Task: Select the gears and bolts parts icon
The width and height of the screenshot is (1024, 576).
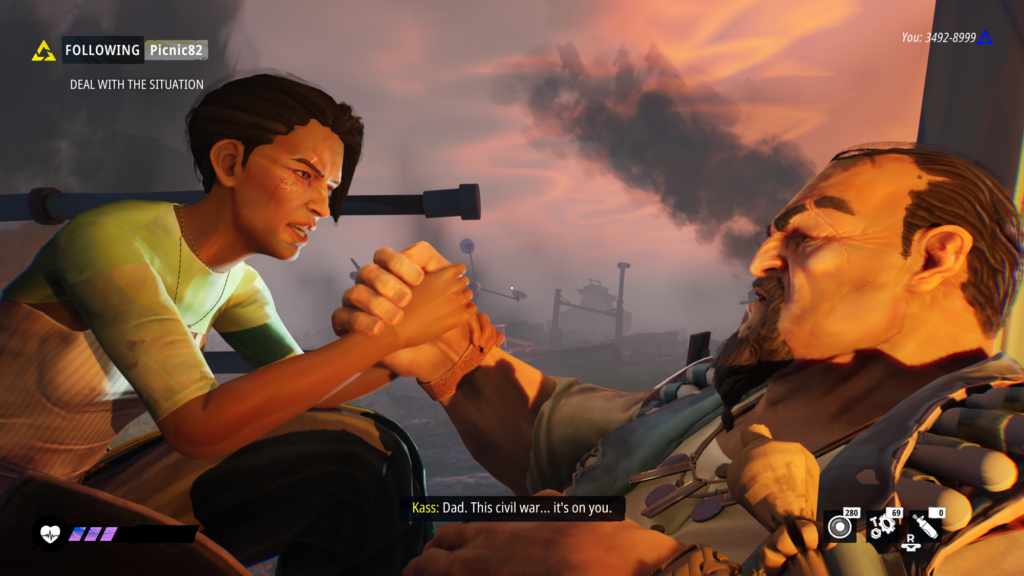Action: 882,526
